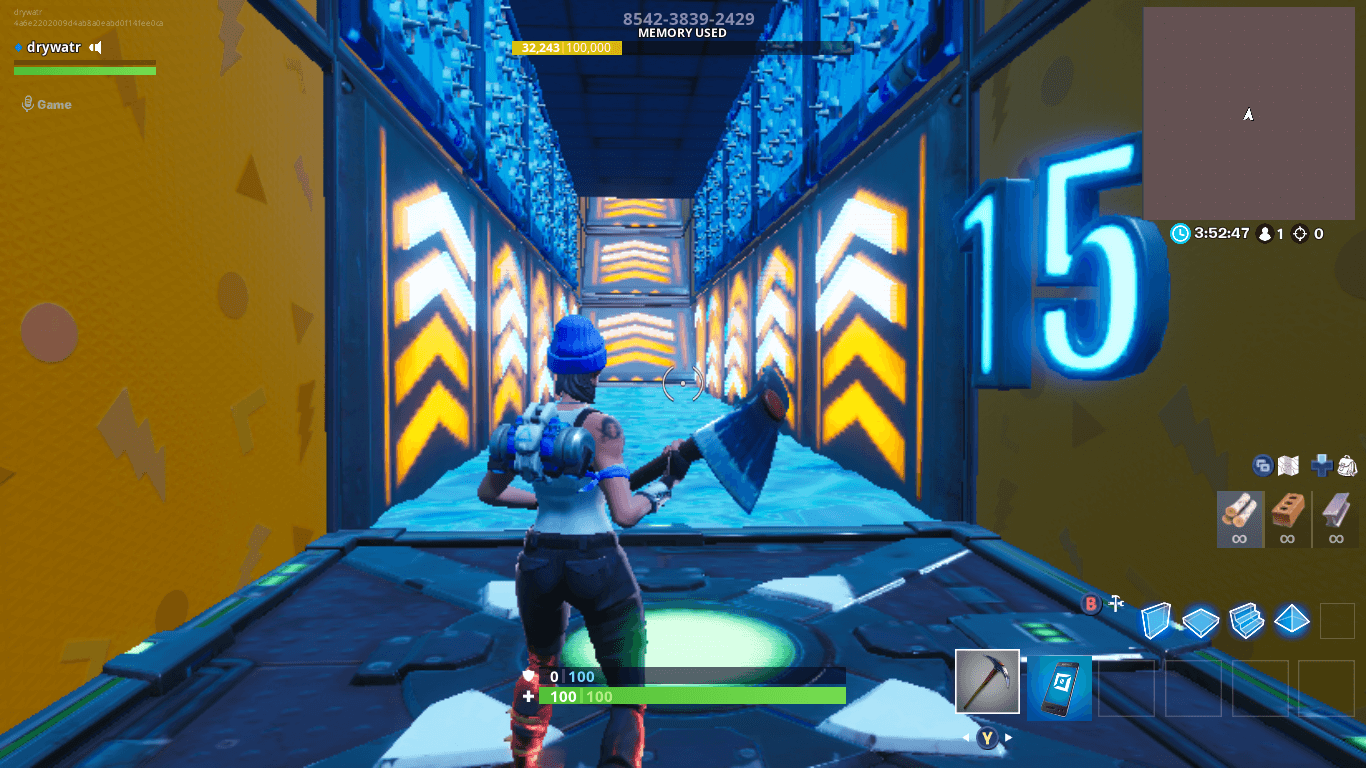Image resolution: width=1366 pixels, height=768 pixels.
Task: Mute drywatr using the speaker icon
Action: click(x=95, y=47)
